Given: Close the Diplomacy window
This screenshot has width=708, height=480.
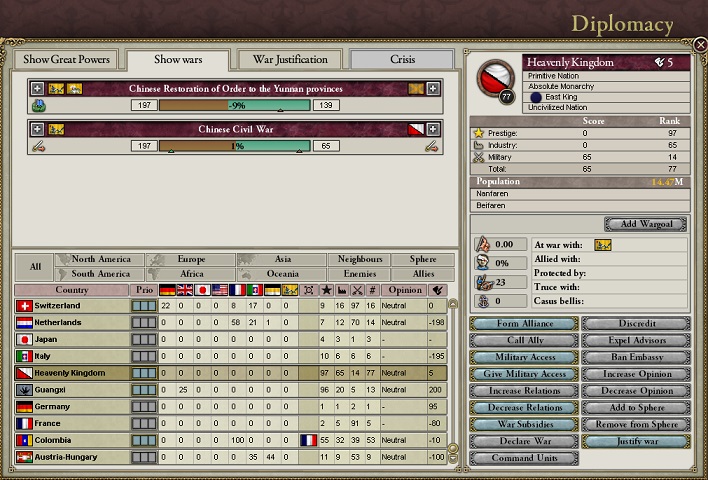Looking at the screenshot, I should pyautogui.click(x=698, y=44).
